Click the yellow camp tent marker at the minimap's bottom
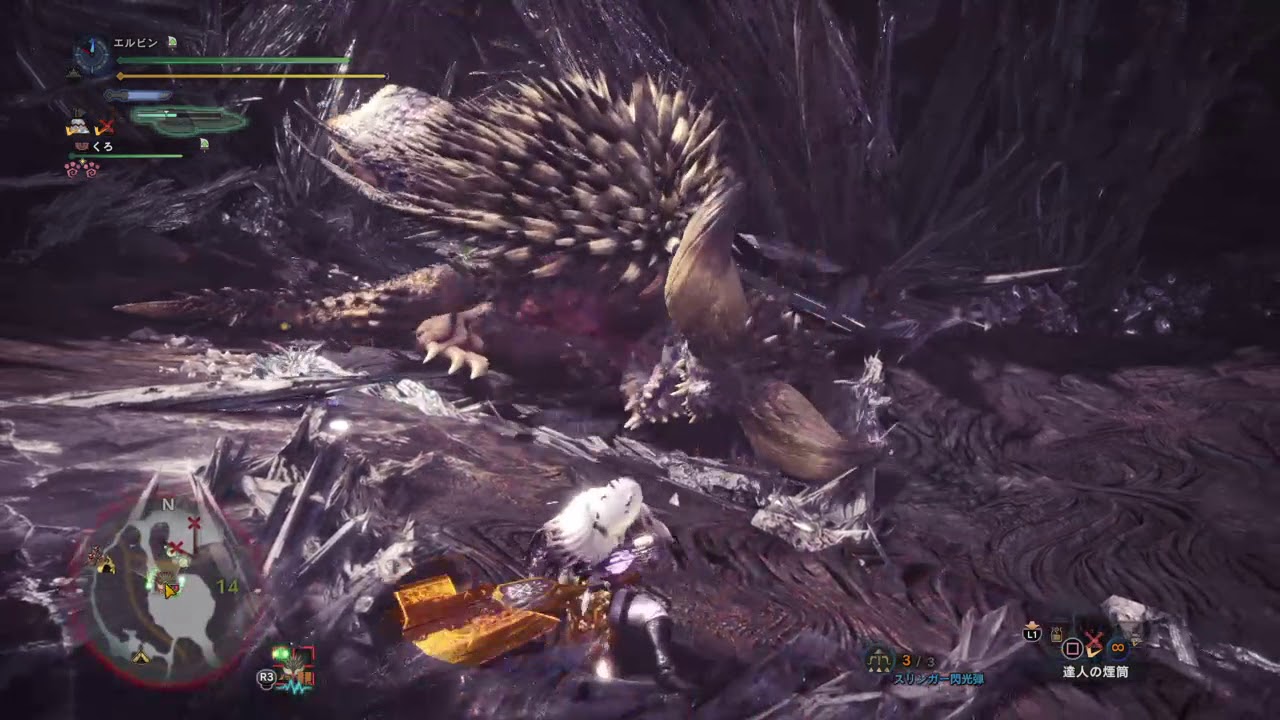Viewport: 1280px width, 720px height. click(141, 657)
